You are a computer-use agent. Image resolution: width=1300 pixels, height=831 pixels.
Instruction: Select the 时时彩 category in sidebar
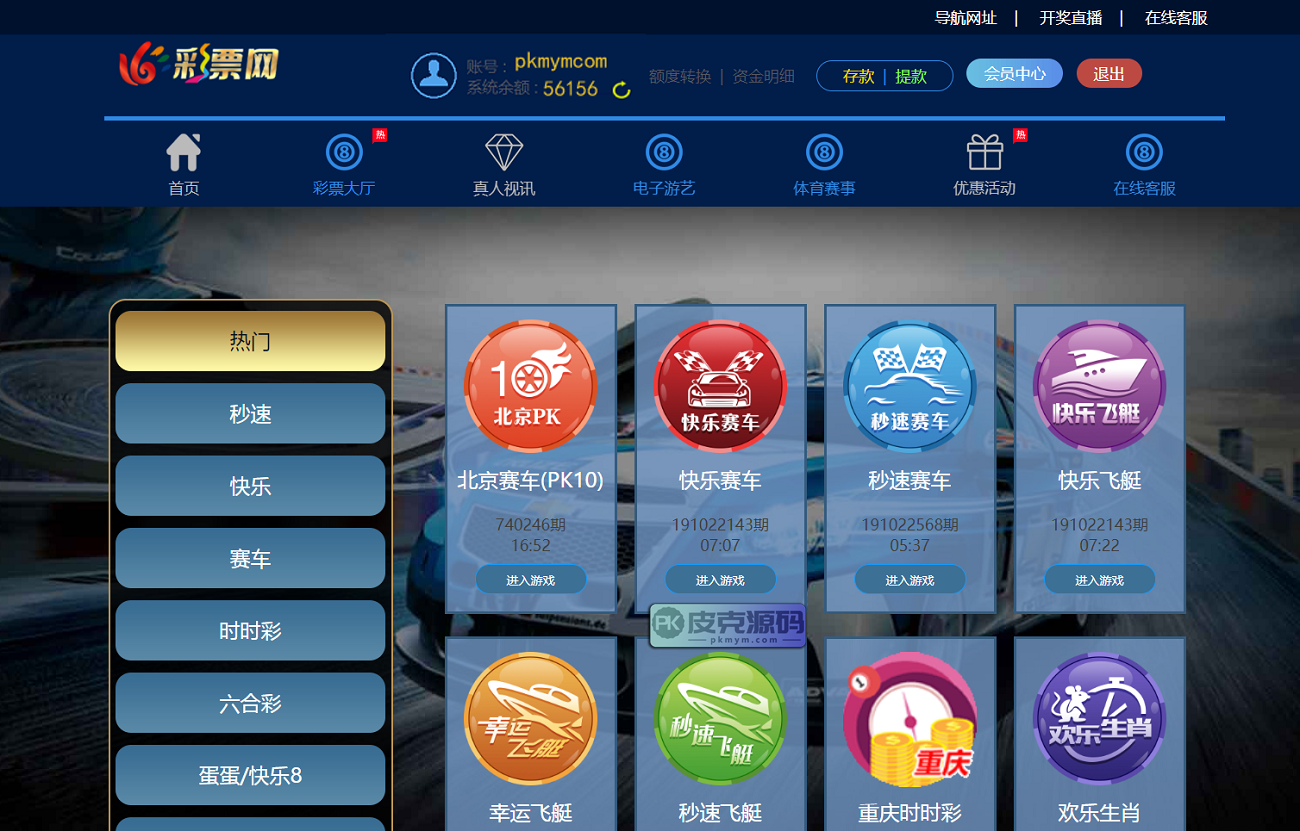(x=249, y=630)
